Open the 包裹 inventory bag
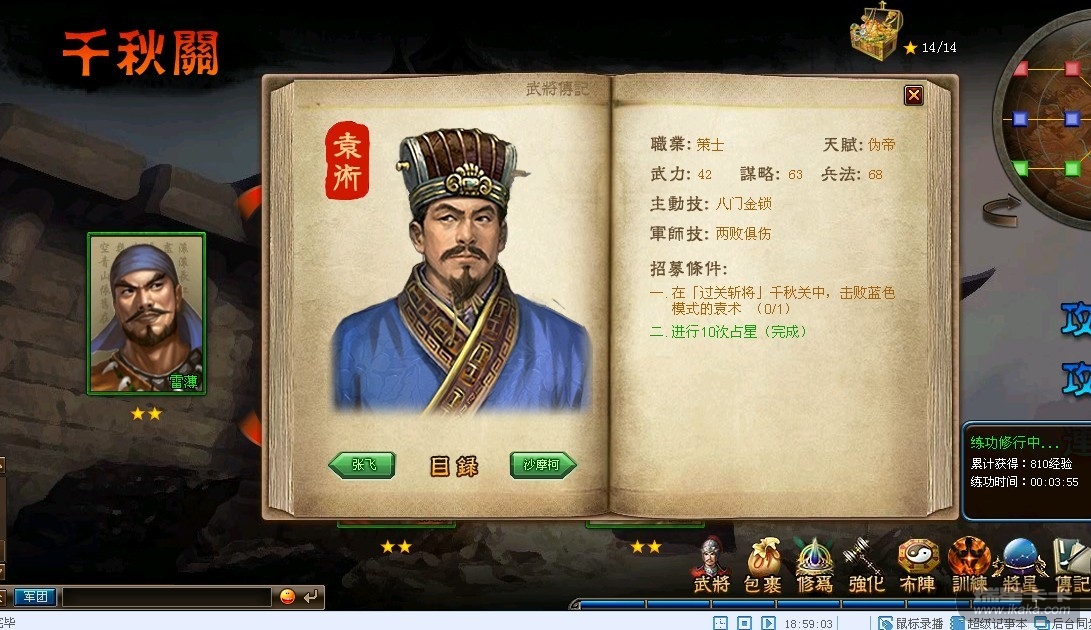The width and height of the screenshot is (1091, 630). [x=763, y=566]
